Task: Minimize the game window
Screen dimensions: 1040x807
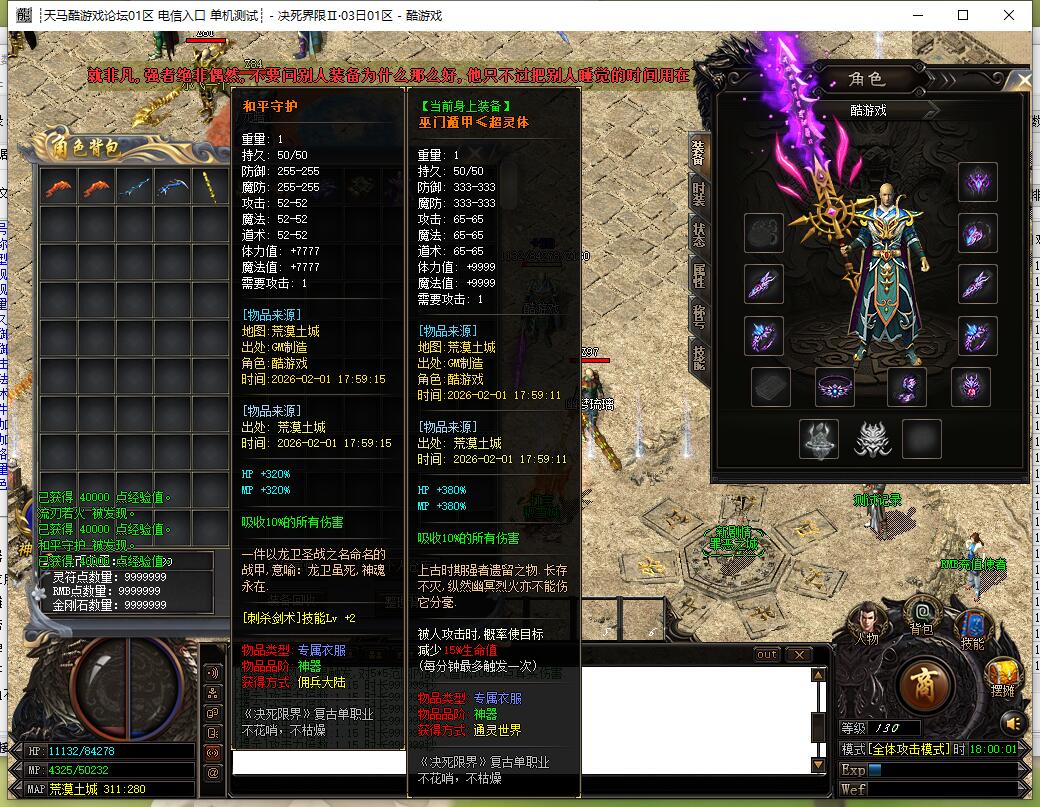Action: coord(916,15)
